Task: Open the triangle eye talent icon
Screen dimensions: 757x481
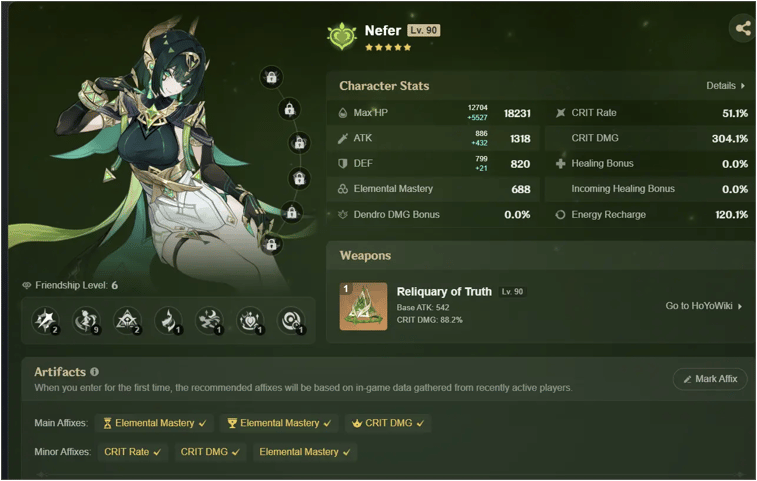Action: [x=128, y=320]
